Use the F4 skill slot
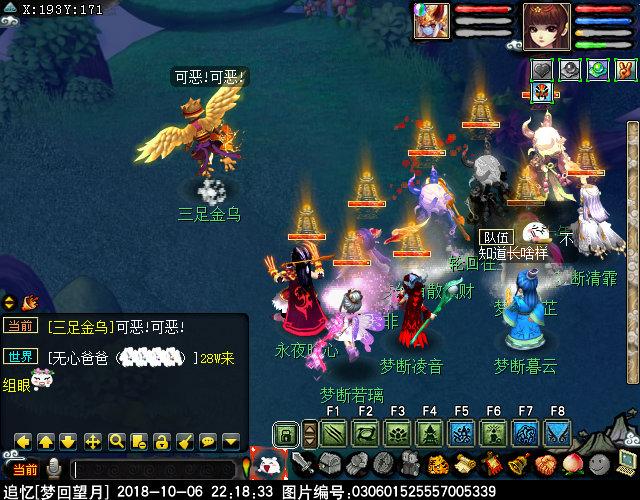This screenshot has width=640, height=500. pyautogui.click(x=429, y=433)
